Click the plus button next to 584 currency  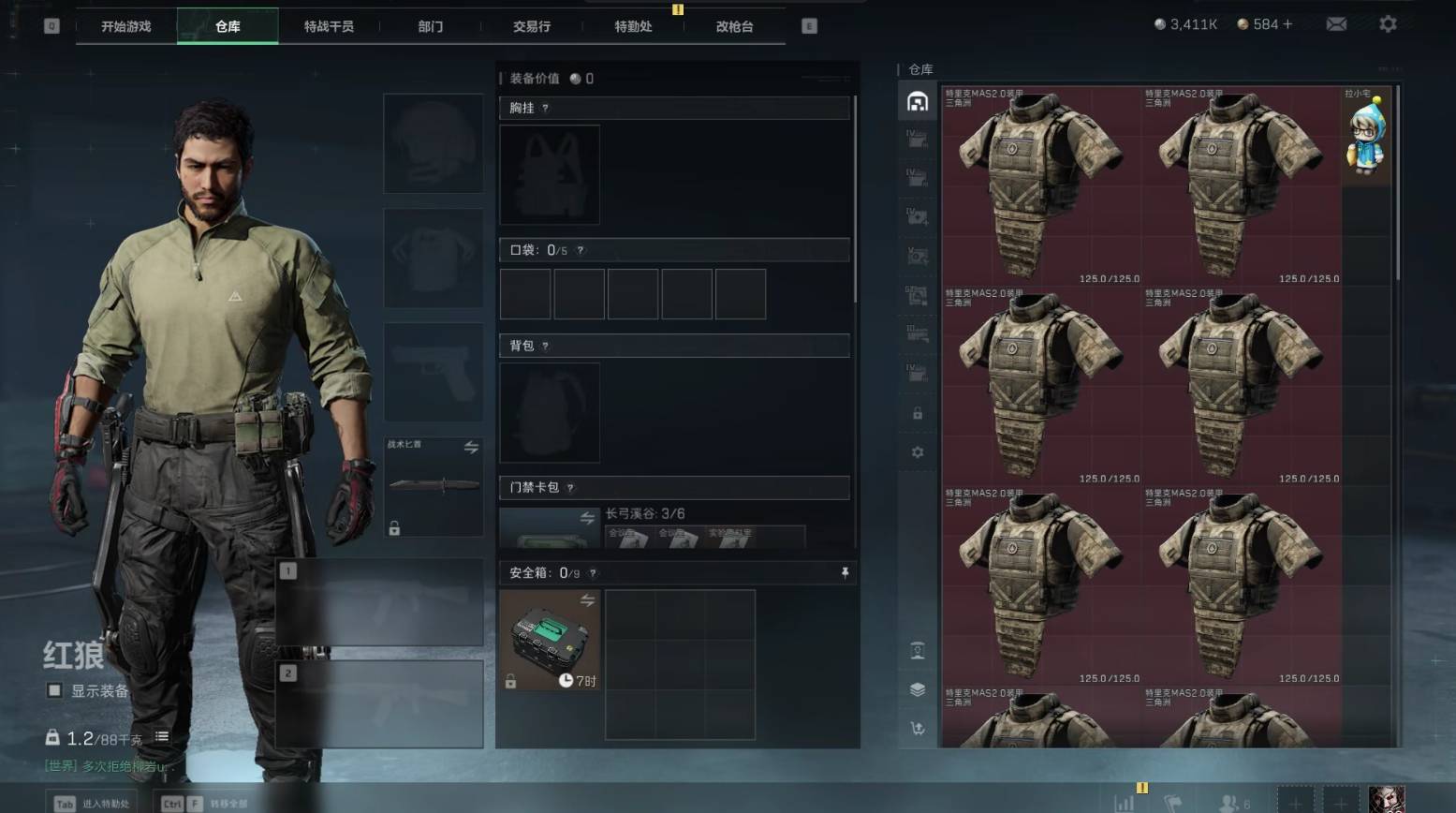1287,24
